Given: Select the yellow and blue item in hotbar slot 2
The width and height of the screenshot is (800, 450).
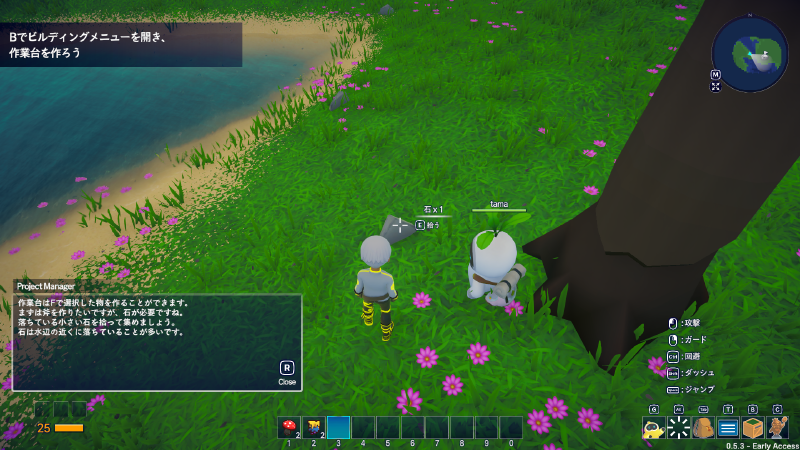Looking at the screenshot, I should coord(314,428).
